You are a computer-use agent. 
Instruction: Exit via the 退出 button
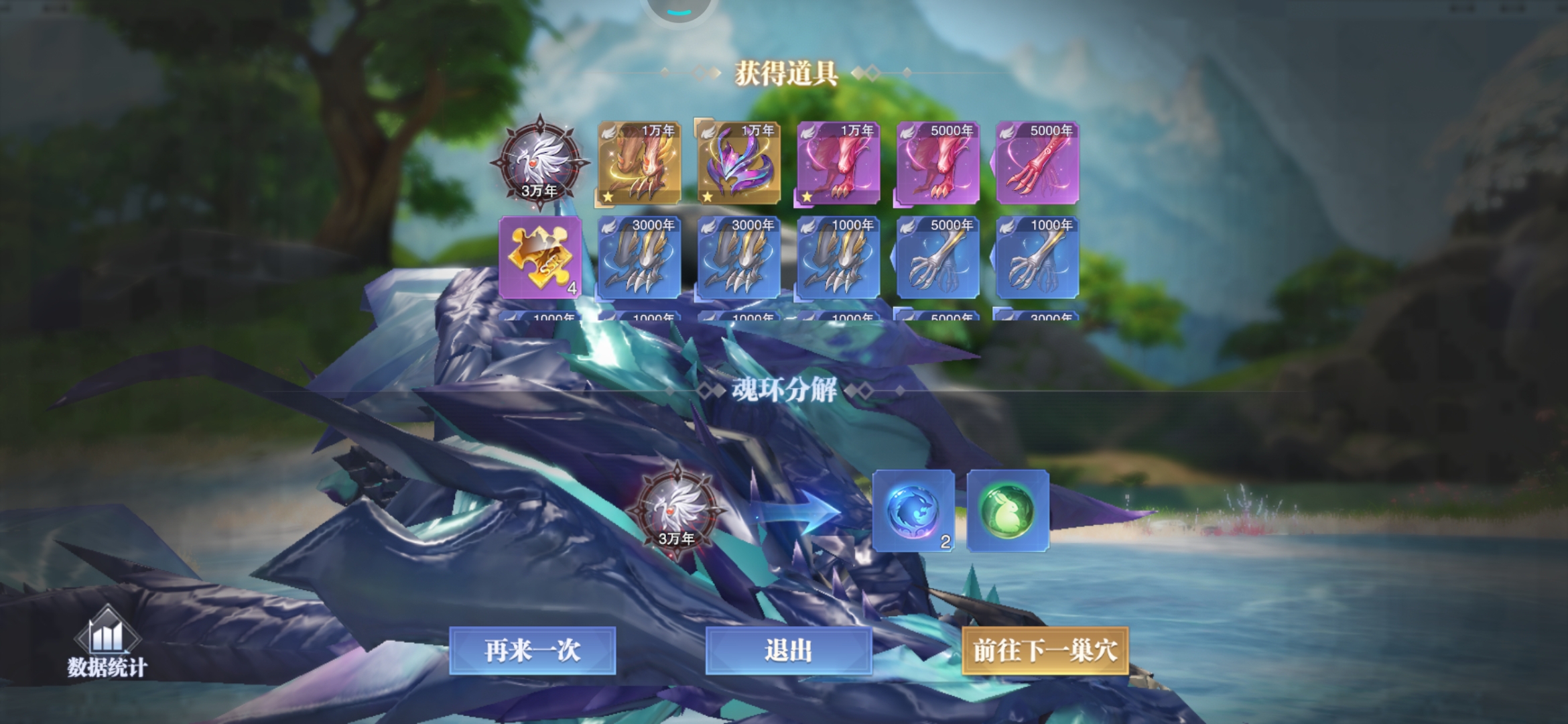788,650
